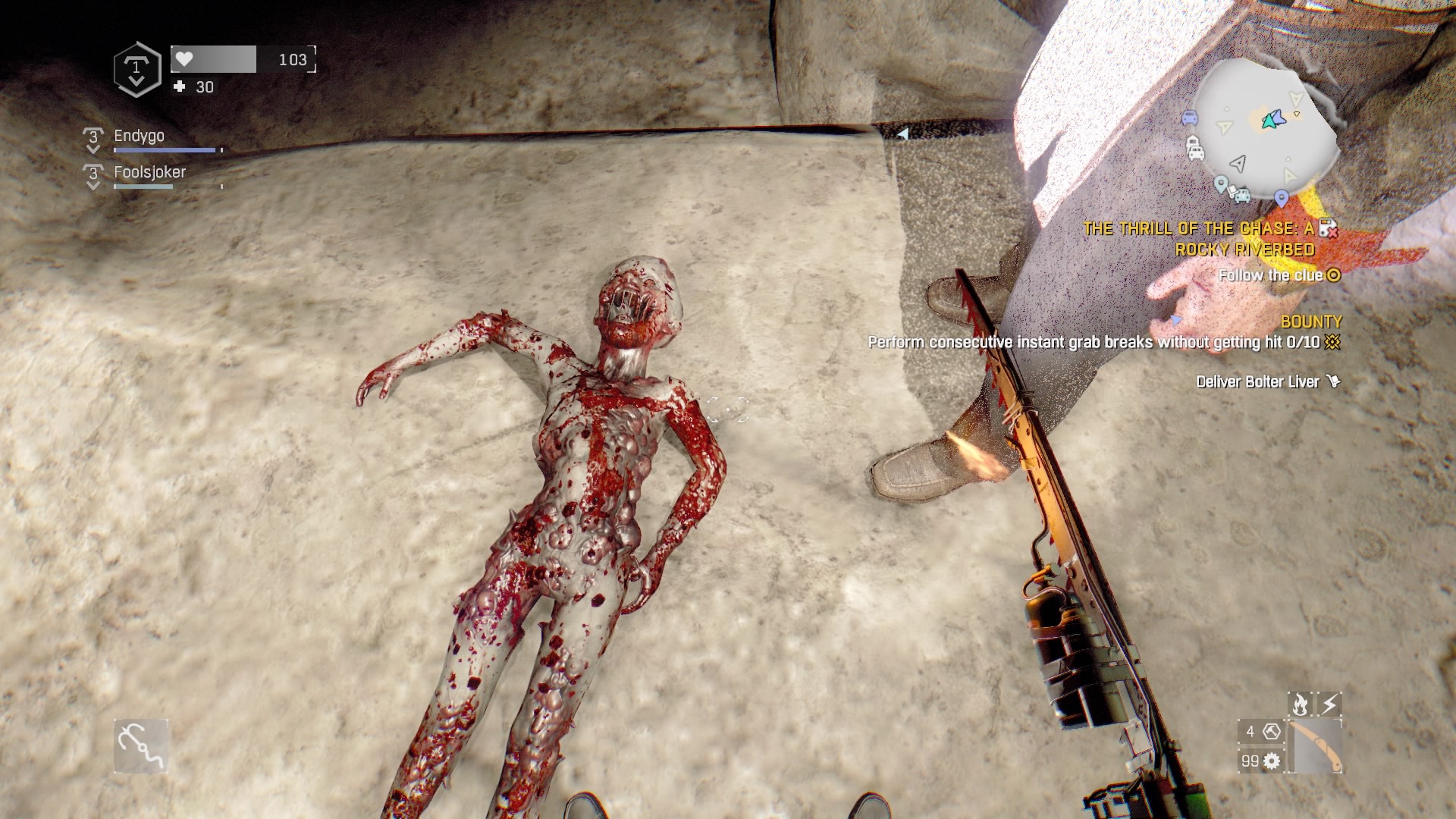This screenshot has width=1456, height=819.
Task: Expand the level 1 player rank badge chevron
Action: [x=136, y=70]
